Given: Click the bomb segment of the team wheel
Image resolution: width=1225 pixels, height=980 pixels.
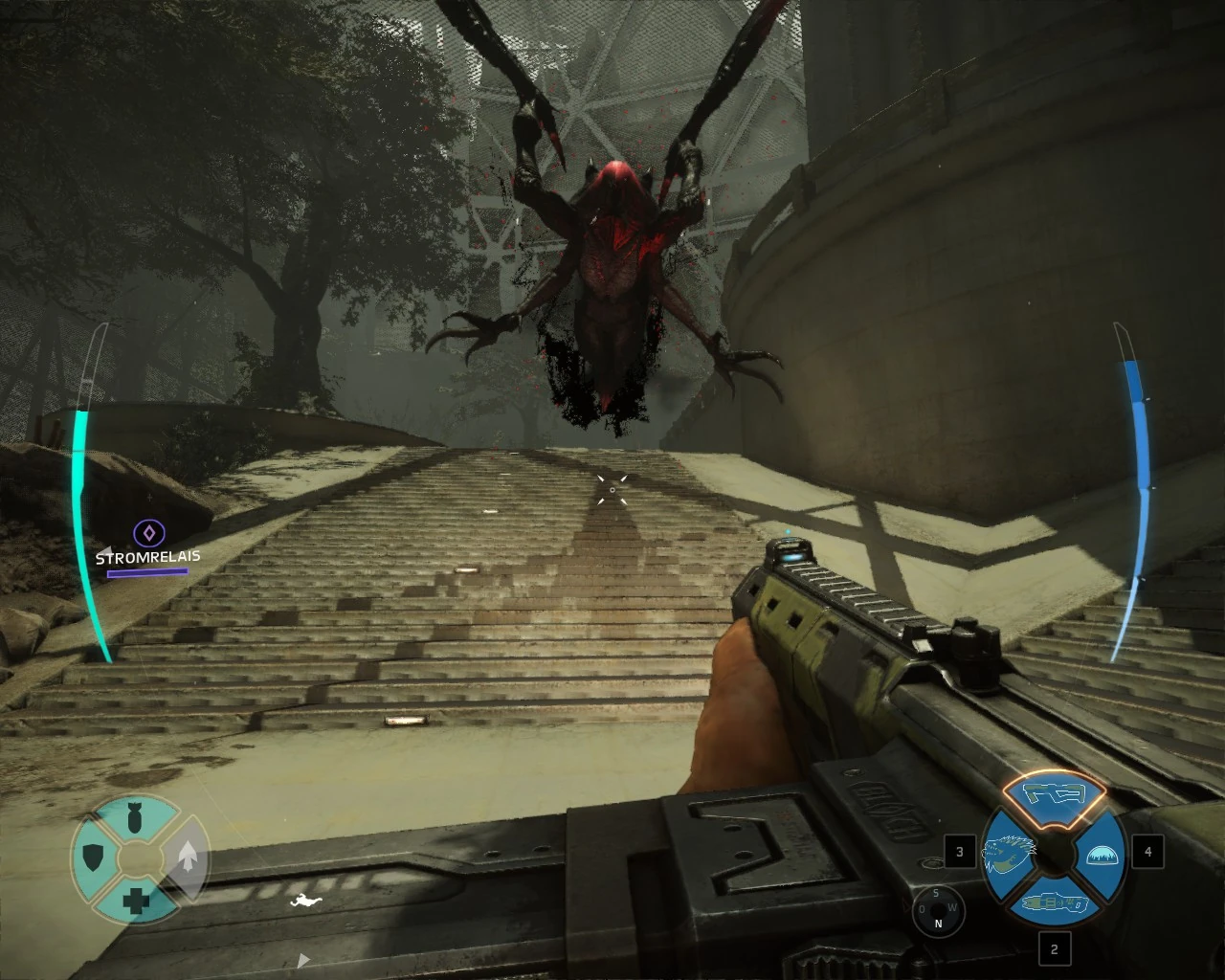Looking at the screenshot, I should click(x=136, y=817).
